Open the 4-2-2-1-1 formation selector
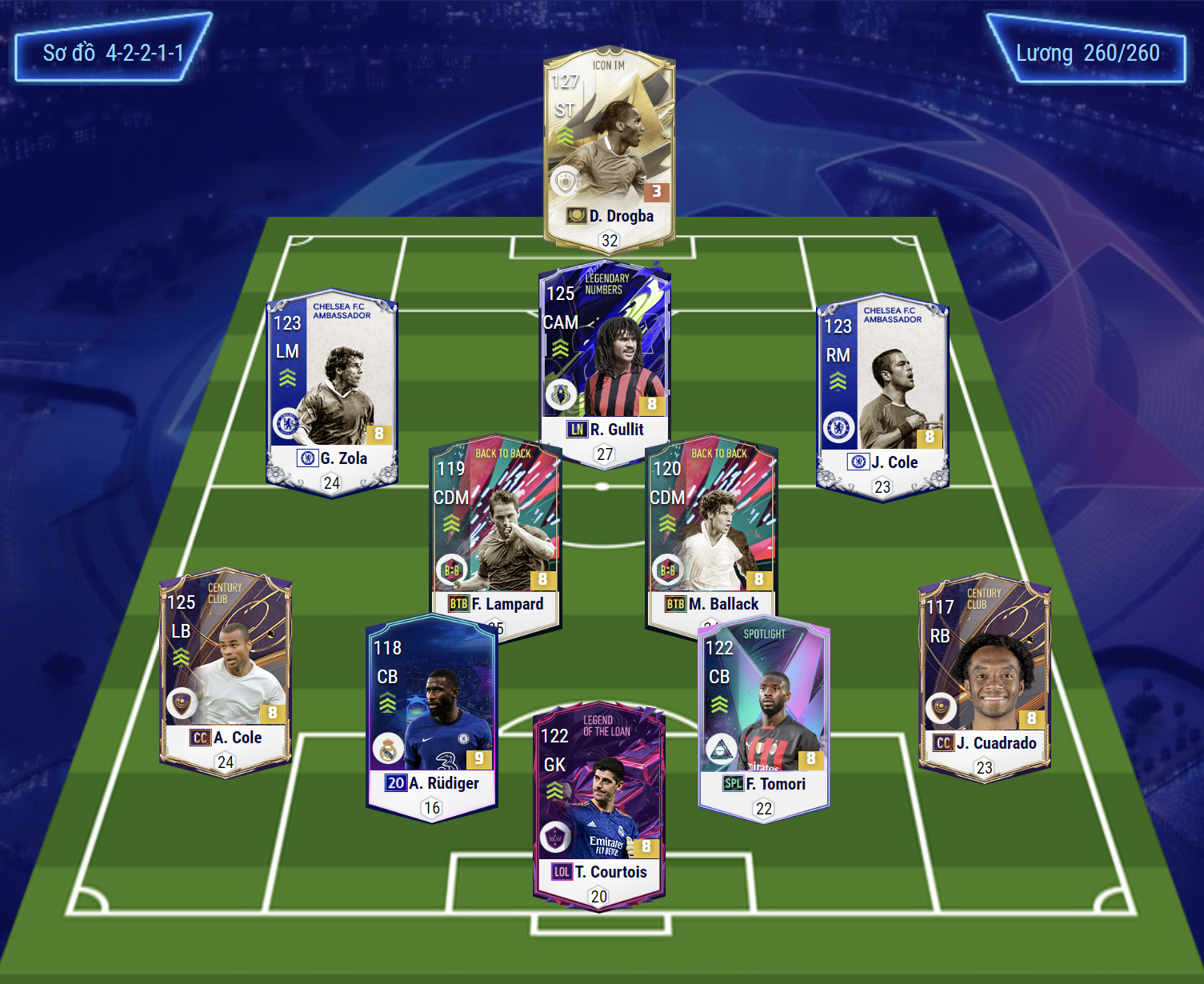 (x=113, y=53)
